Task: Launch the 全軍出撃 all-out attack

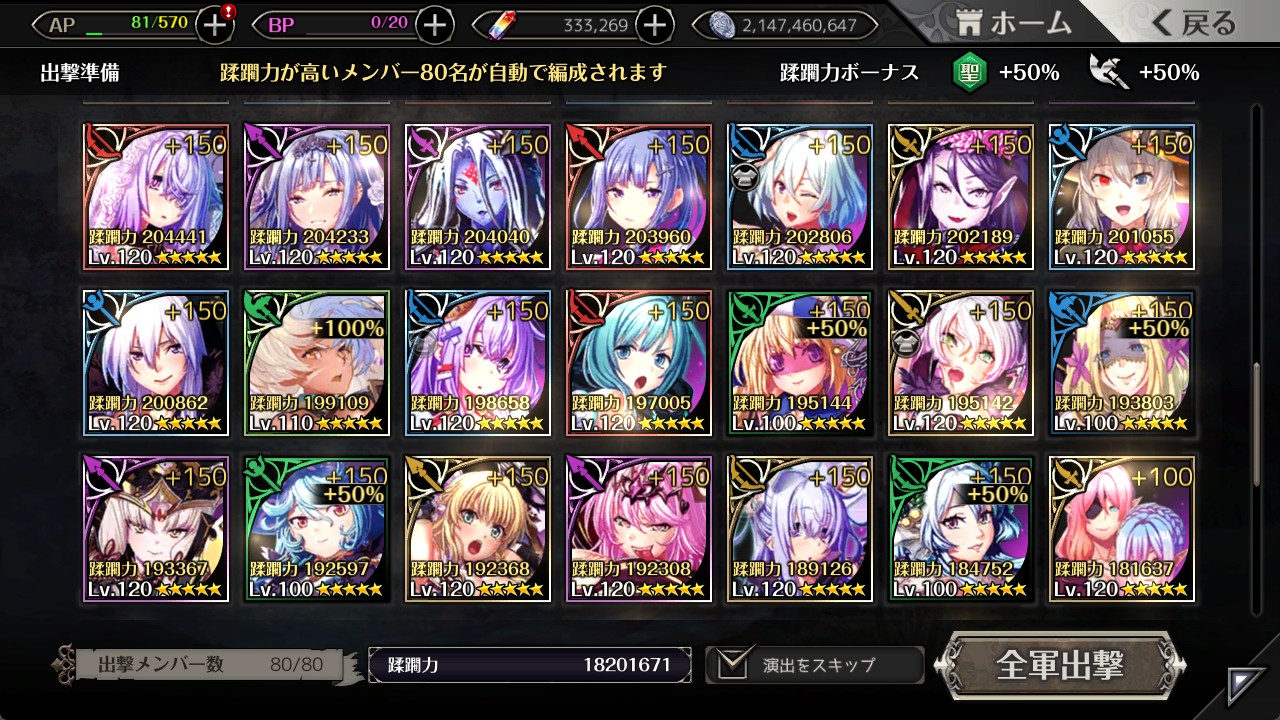Action: 1059,665
